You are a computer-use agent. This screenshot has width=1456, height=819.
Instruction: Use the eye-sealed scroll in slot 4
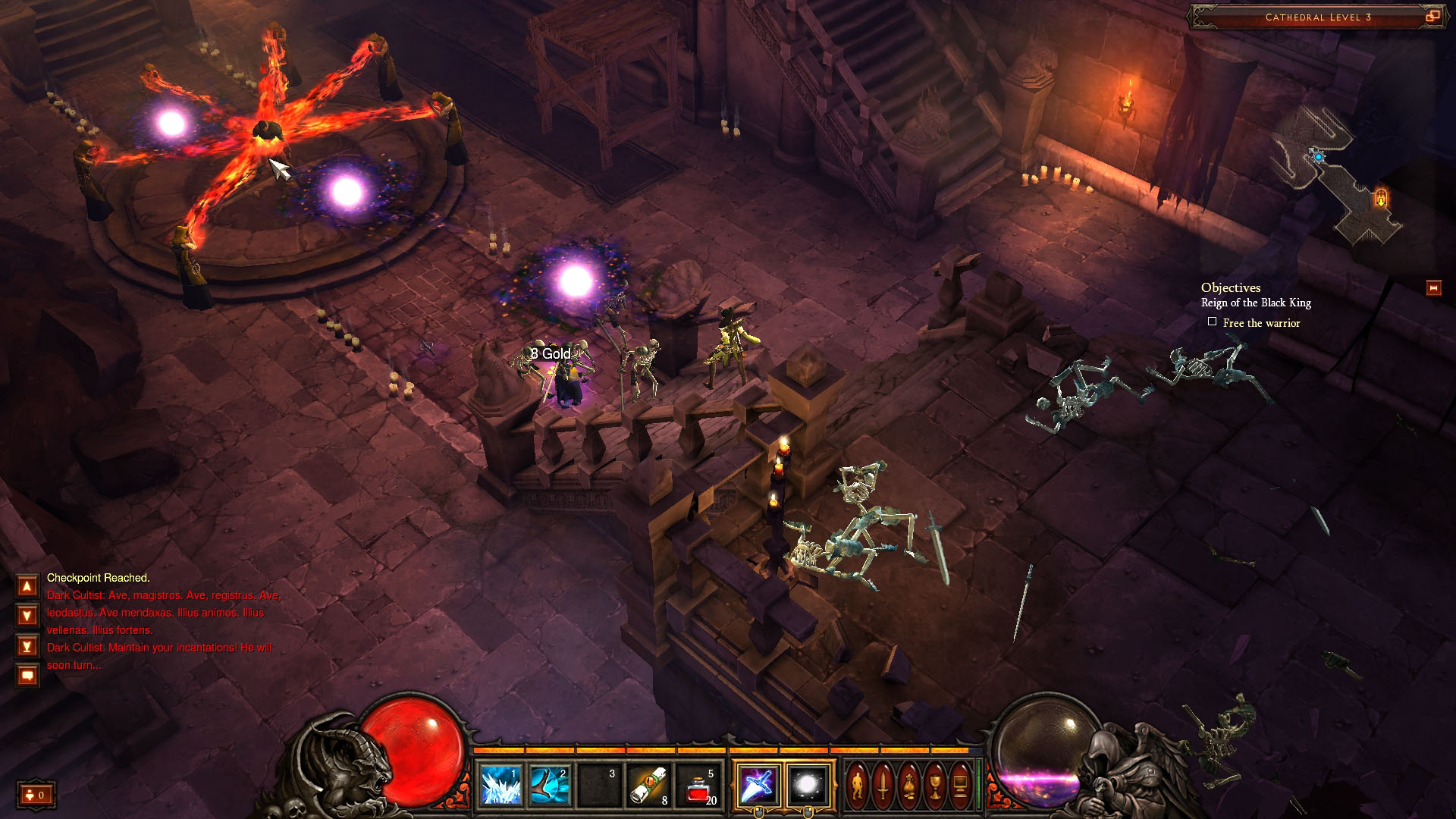649,785
